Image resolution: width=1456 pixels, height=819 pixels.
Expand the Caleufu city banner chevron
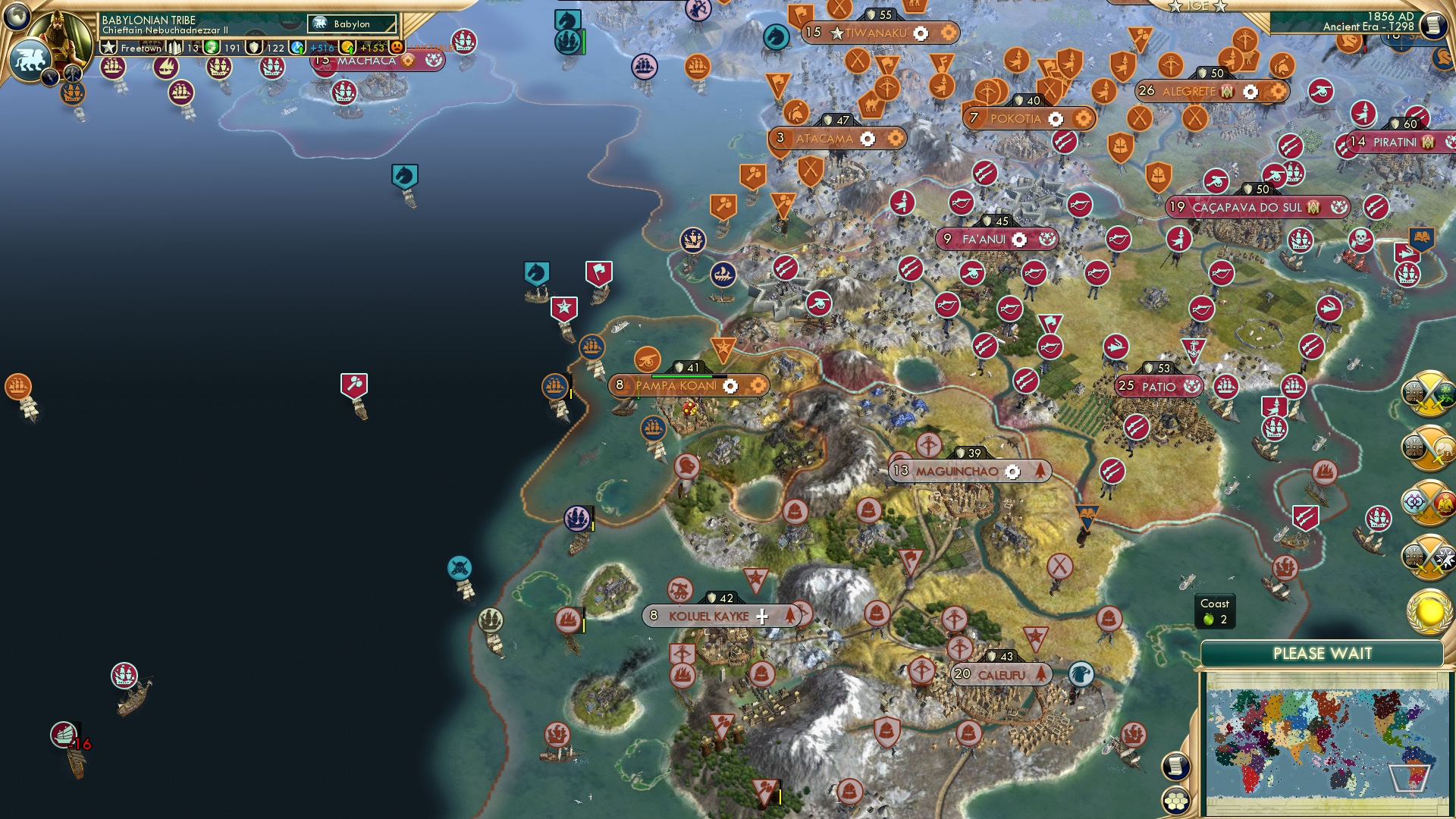pyautogui.click(x=1043, y=673)
